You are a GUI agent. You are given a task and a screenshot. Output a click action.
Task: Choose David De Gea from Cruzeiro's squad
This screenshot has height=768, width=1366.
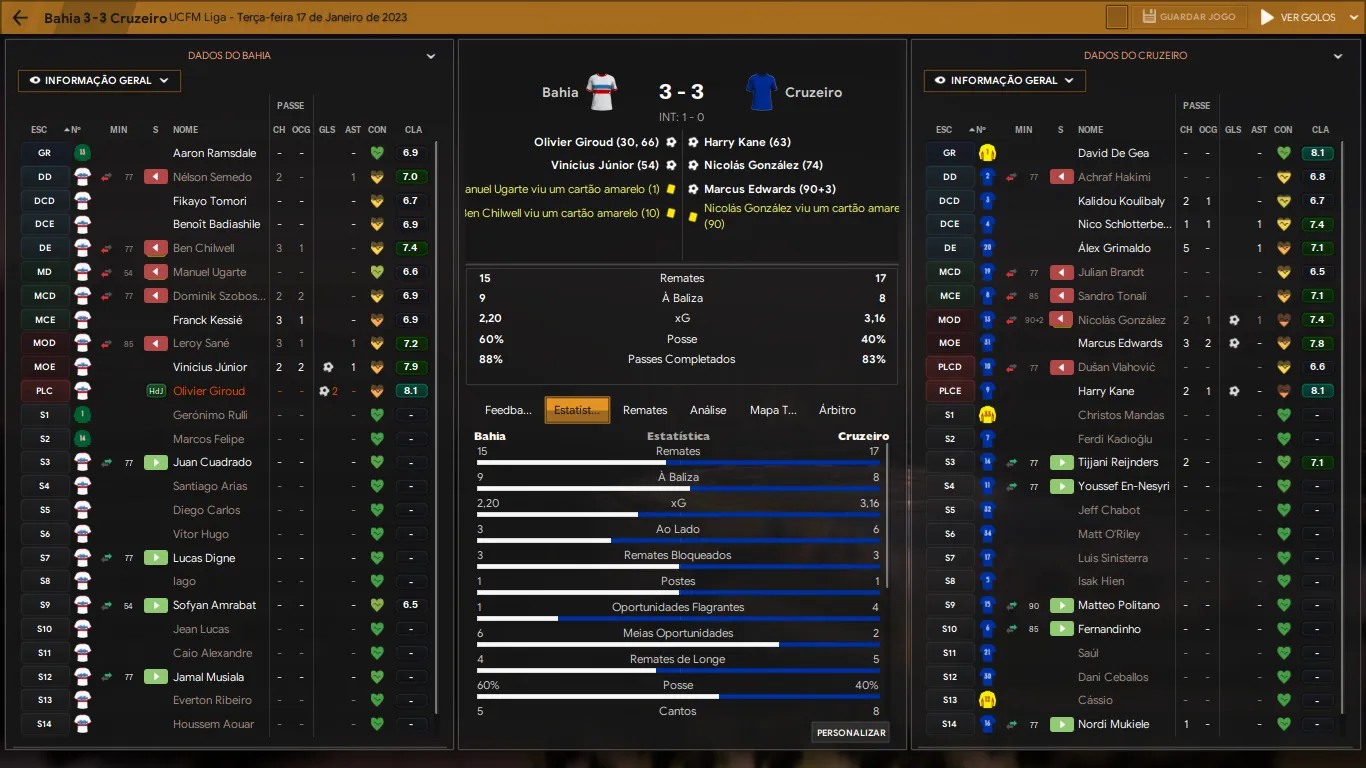[1113, 153]
